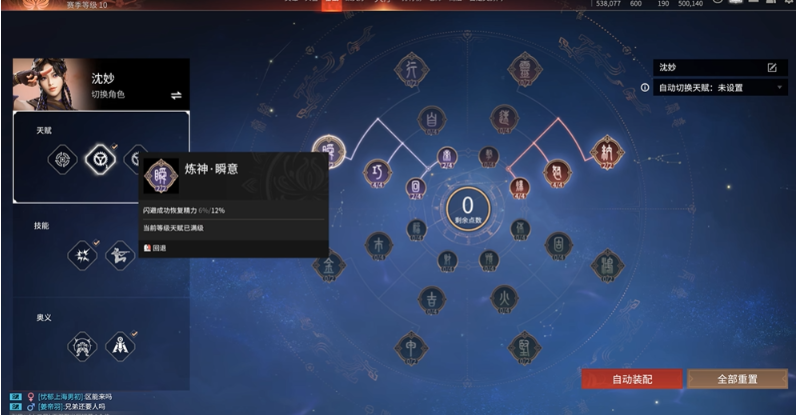
Task: Choose the checked middle talent preset icon
Action: [101, 158]
